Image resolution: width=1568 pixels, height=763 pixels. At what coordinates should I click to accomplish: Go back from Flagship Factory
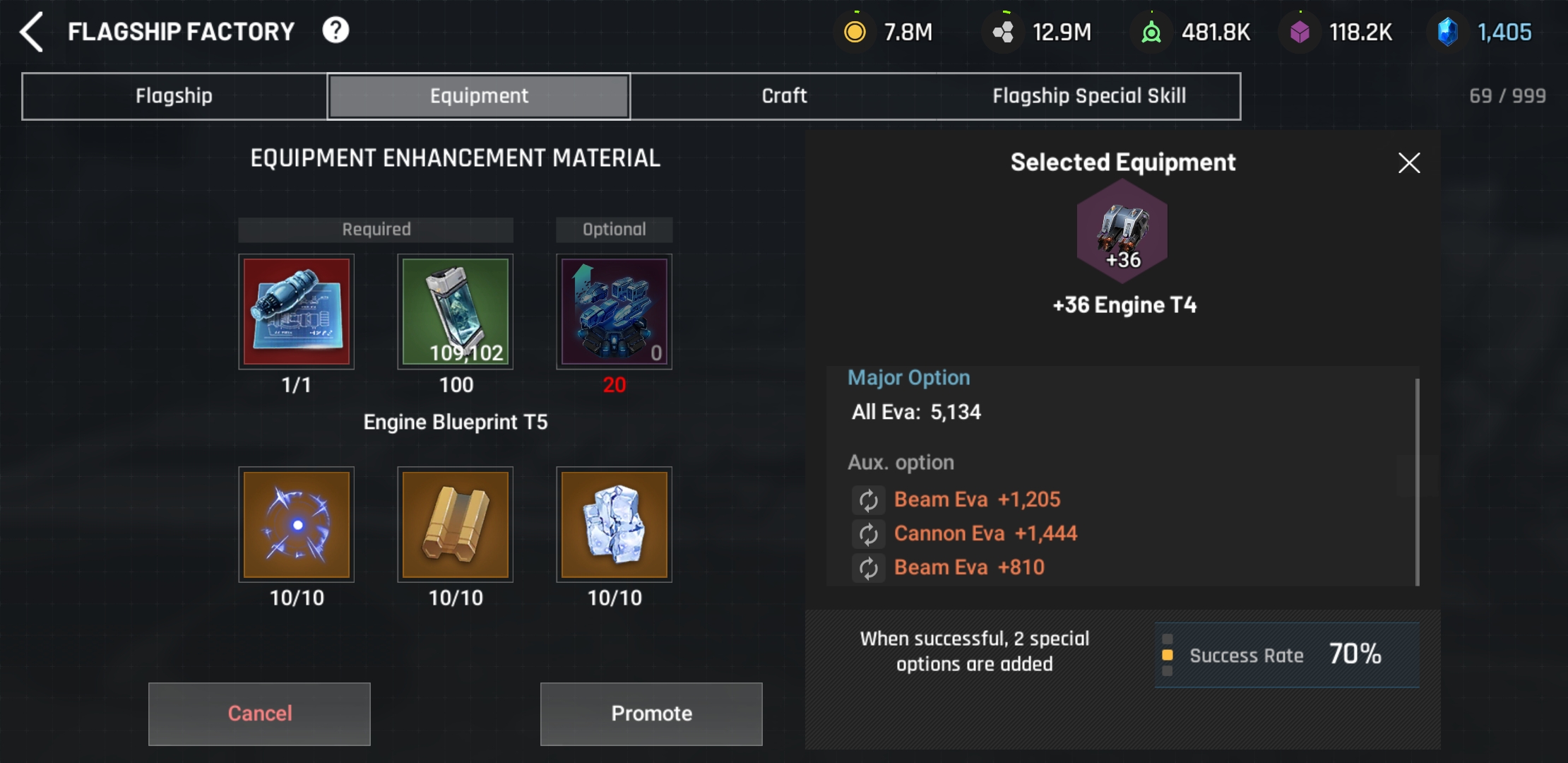(32, 32)
